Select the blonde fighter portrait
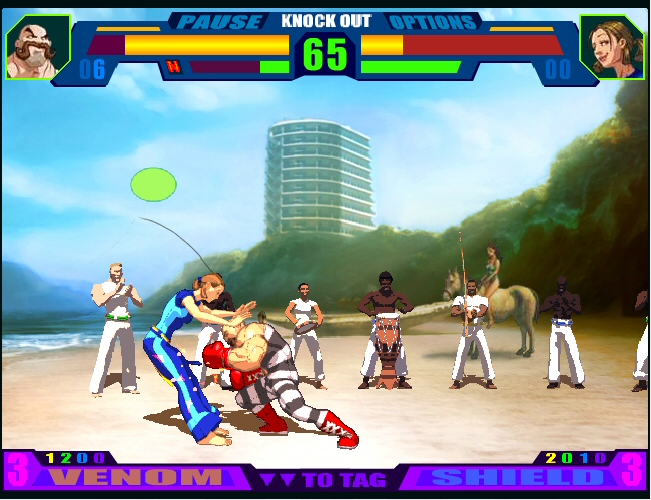This screenshot has height=500, width=651. [611, 46]
